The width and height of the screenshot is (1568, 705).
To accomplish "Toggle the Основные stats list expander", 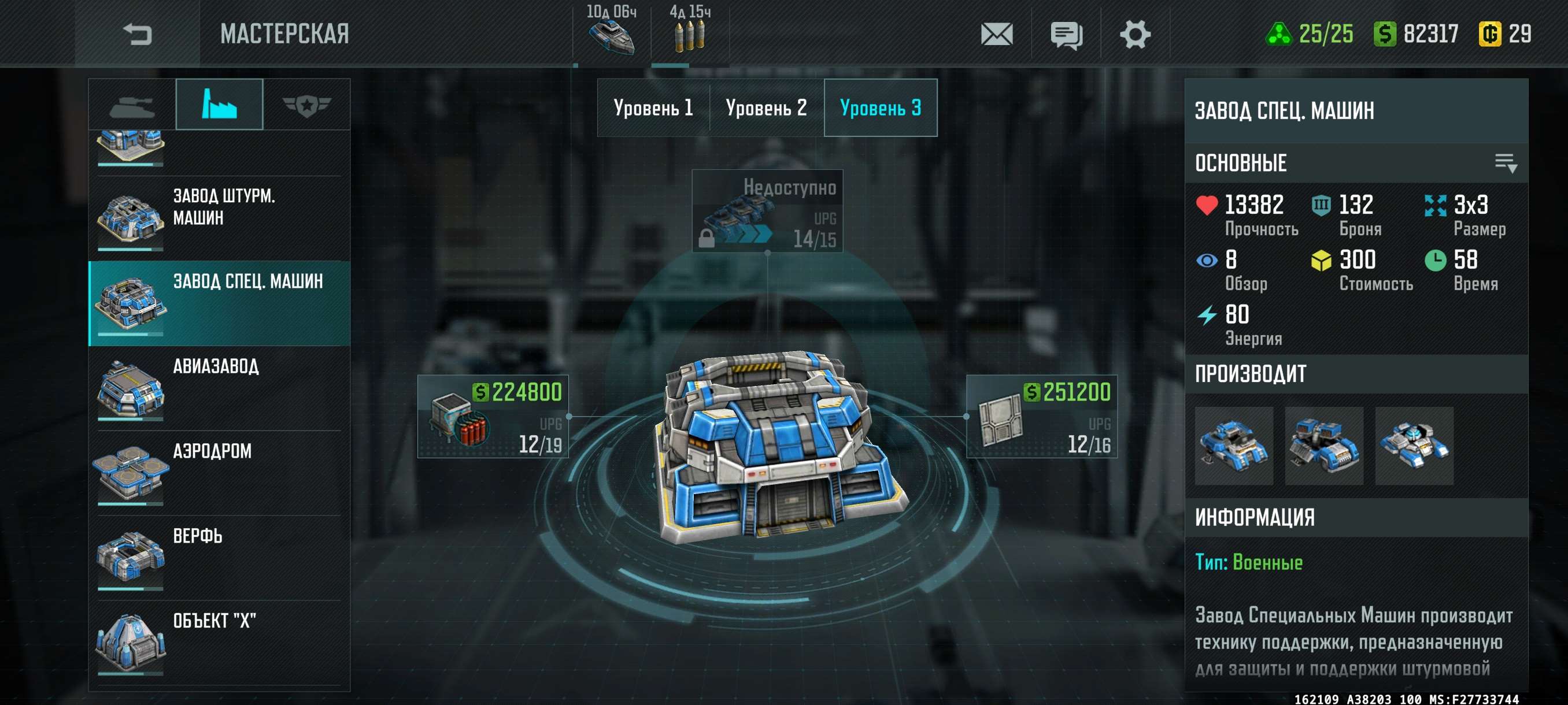I will click(1506, 163).
